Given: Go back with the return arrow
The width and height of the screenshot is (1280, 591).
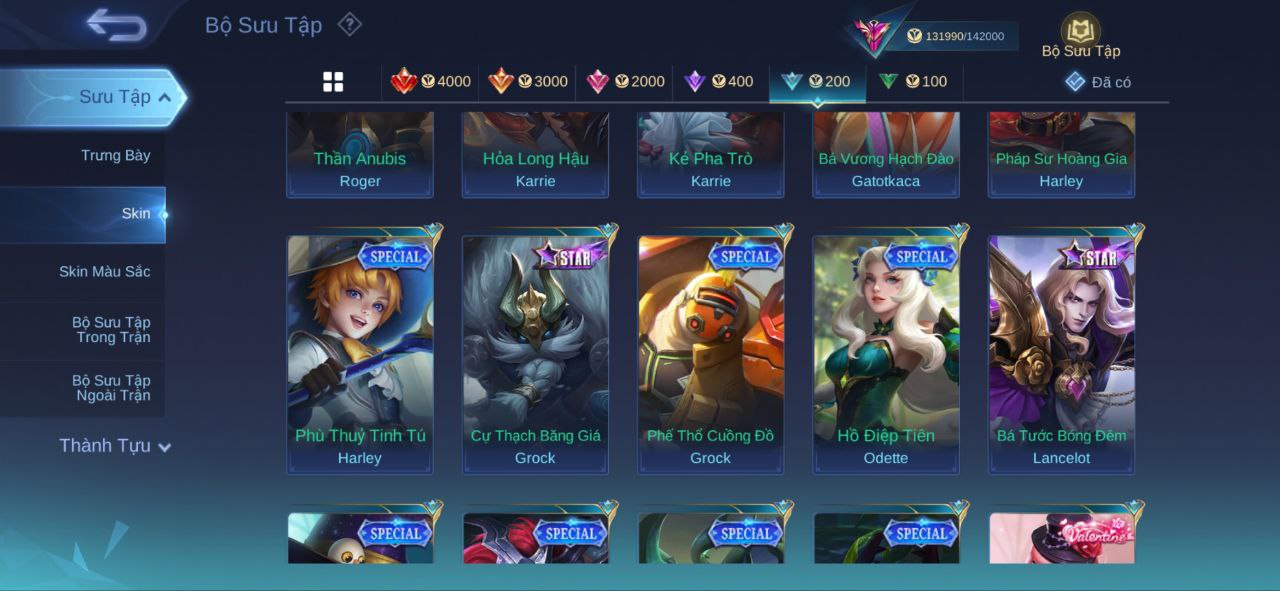Looking at the screenshot, I should [116, 25].
